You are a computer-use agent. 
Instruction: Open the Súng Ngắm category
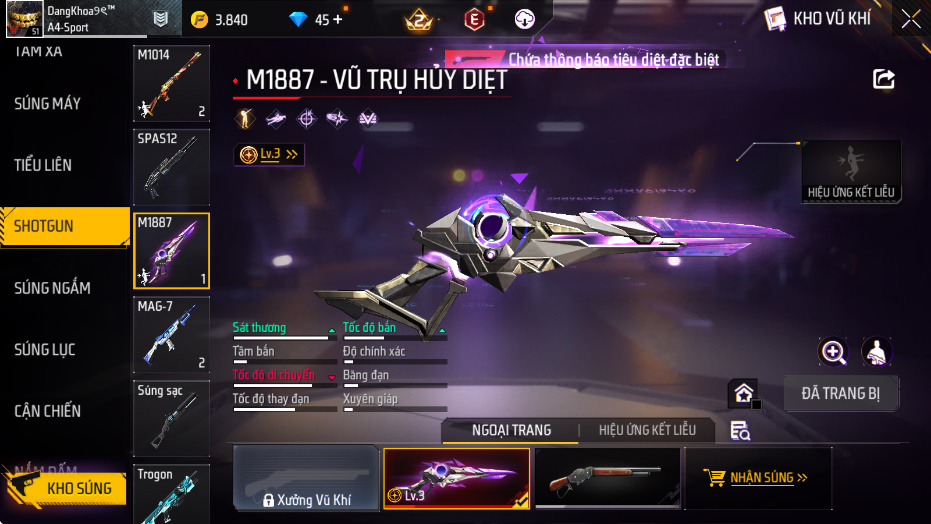click(52, 288)
